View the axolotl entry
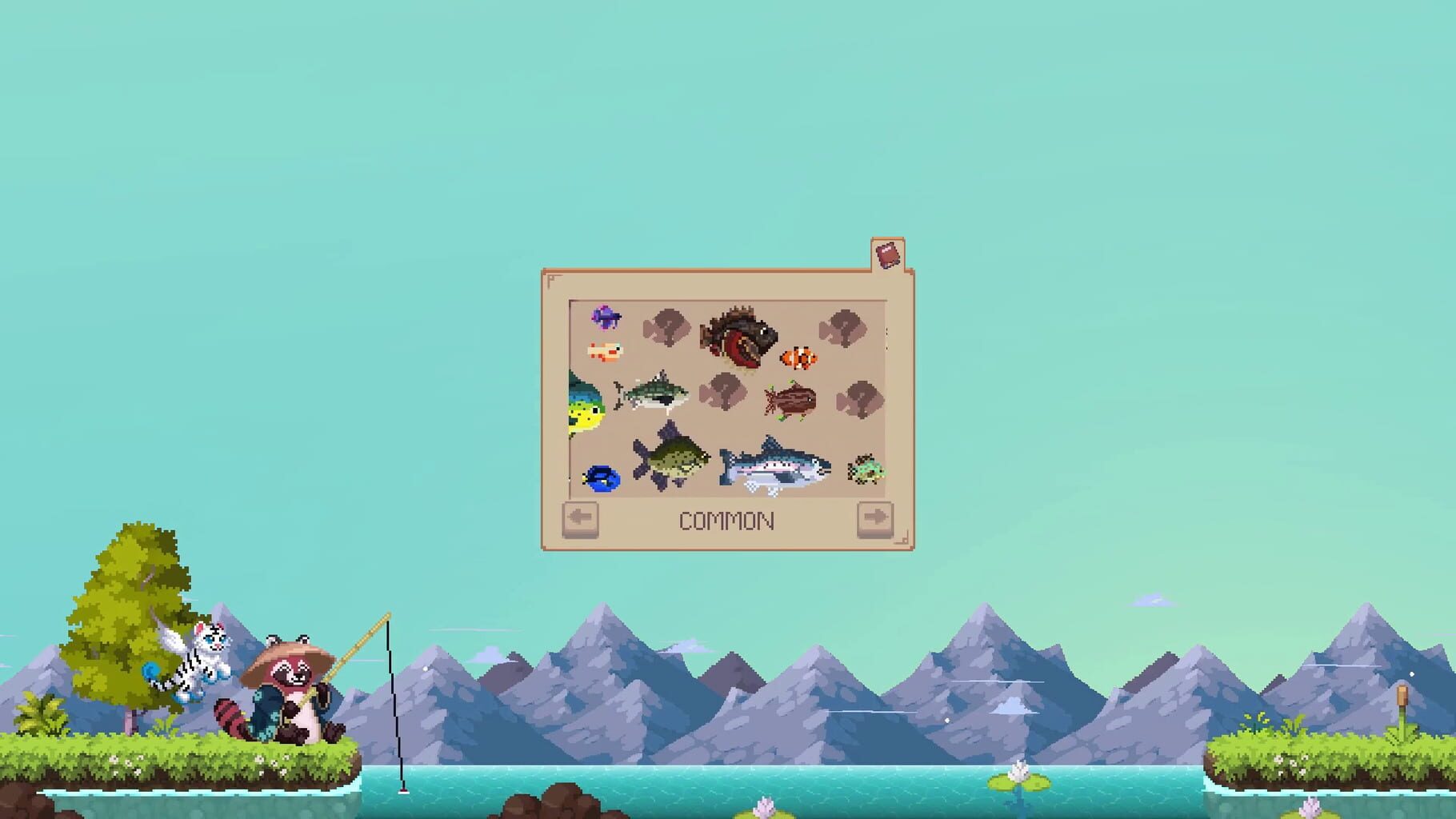1456x819 pixels. (x=604, y=352)
